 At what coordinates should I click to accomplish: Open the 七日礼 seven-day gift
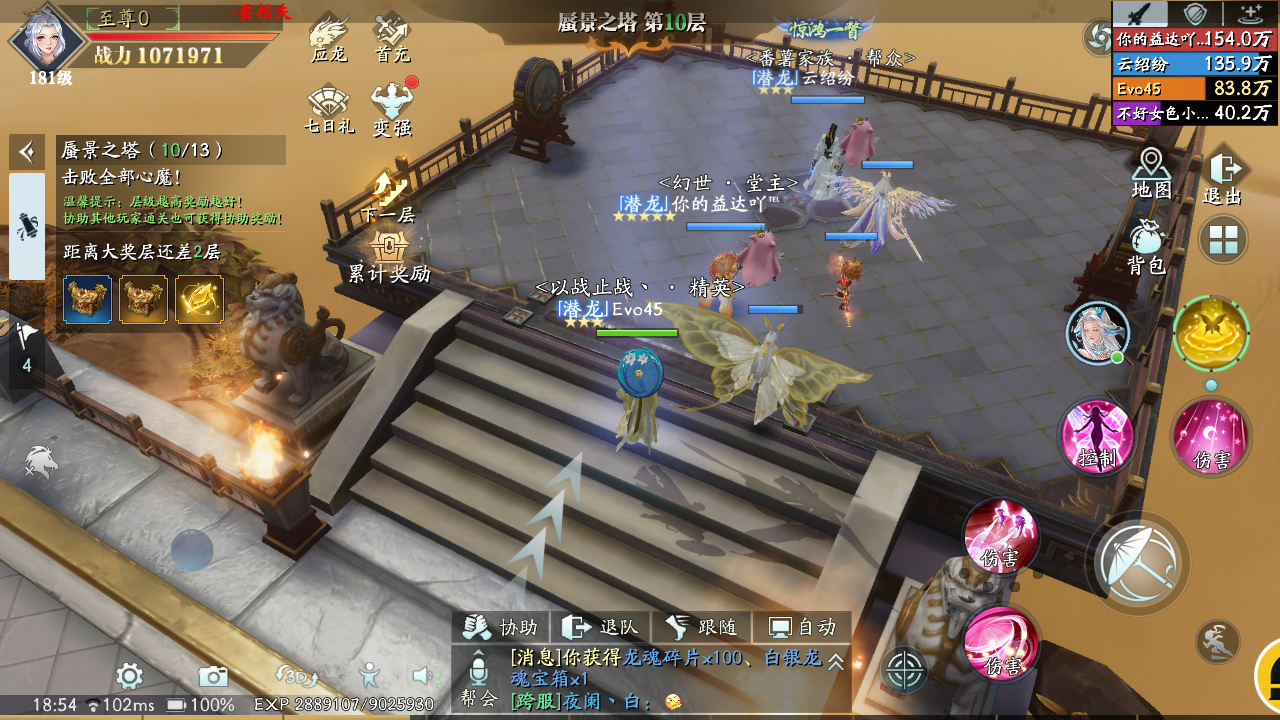click(329, 110)
